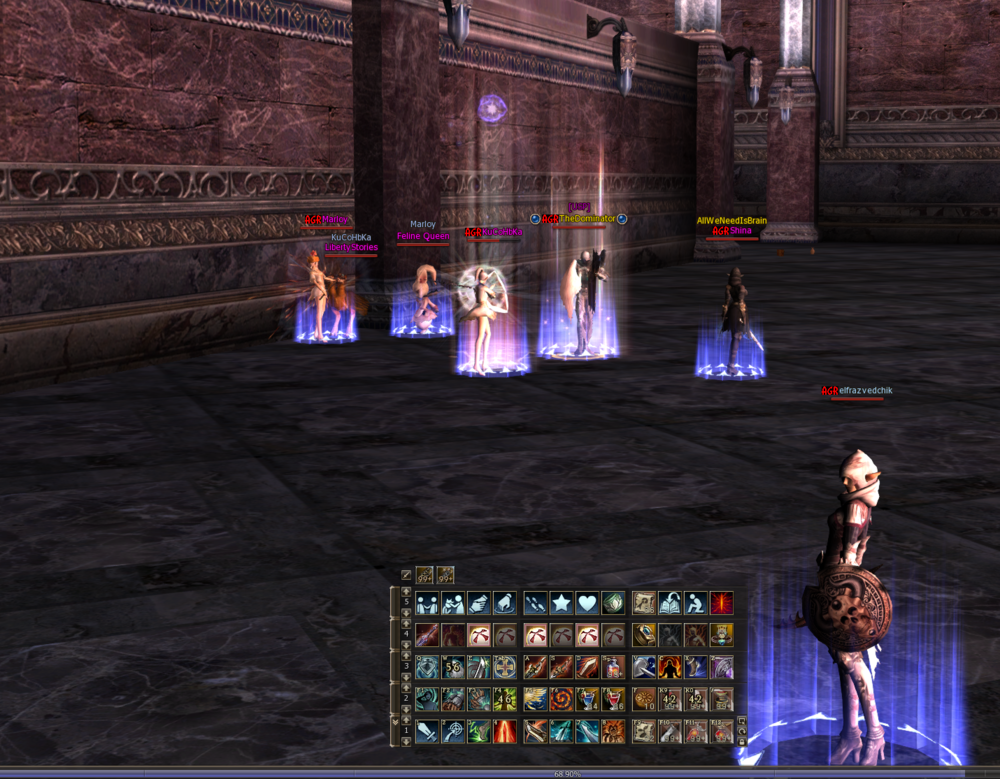This screenshot has height=779, width=1000.
Task: Activate the green cube item slot
Action: click(613, 603)
